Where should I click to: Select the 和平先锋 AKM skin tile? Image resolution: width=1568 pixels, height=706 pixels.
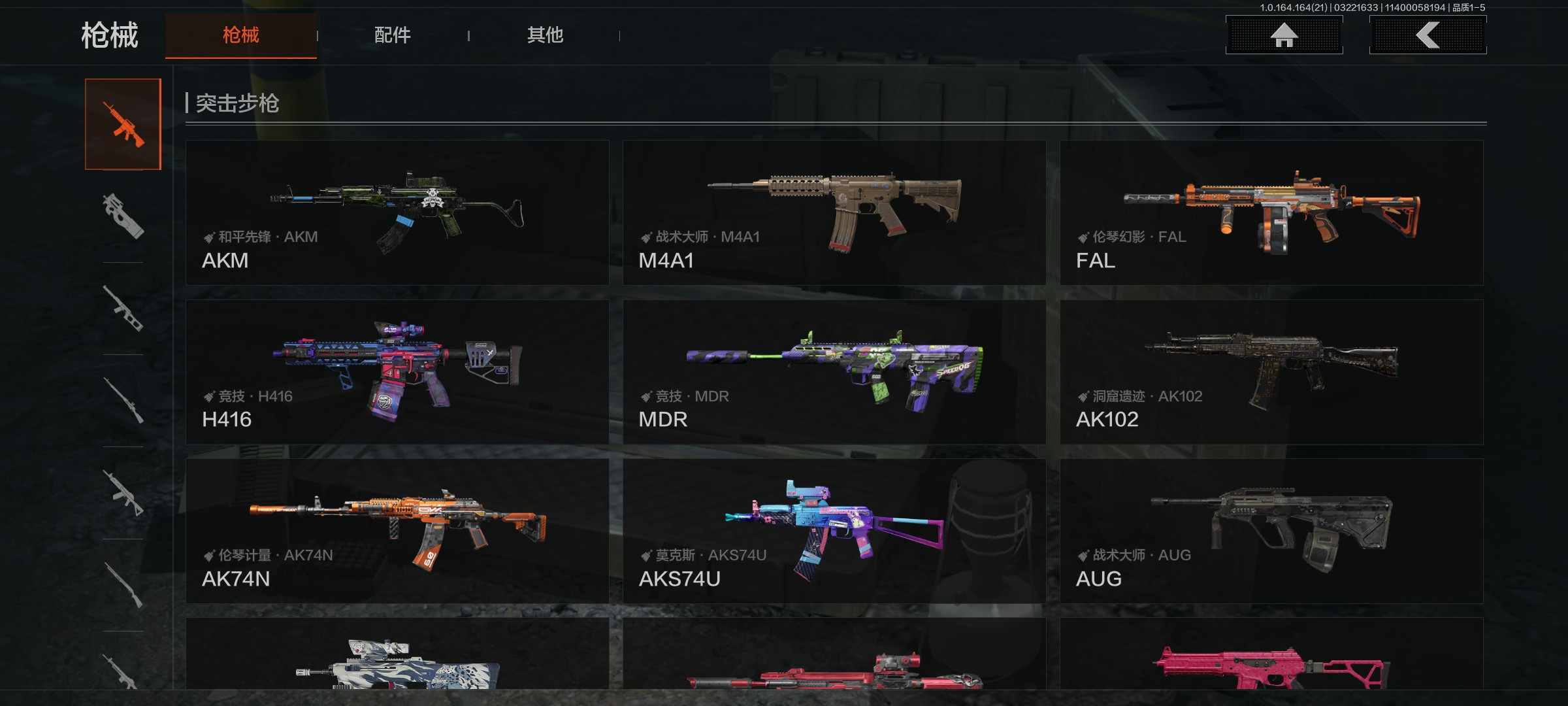coord(397,212)
